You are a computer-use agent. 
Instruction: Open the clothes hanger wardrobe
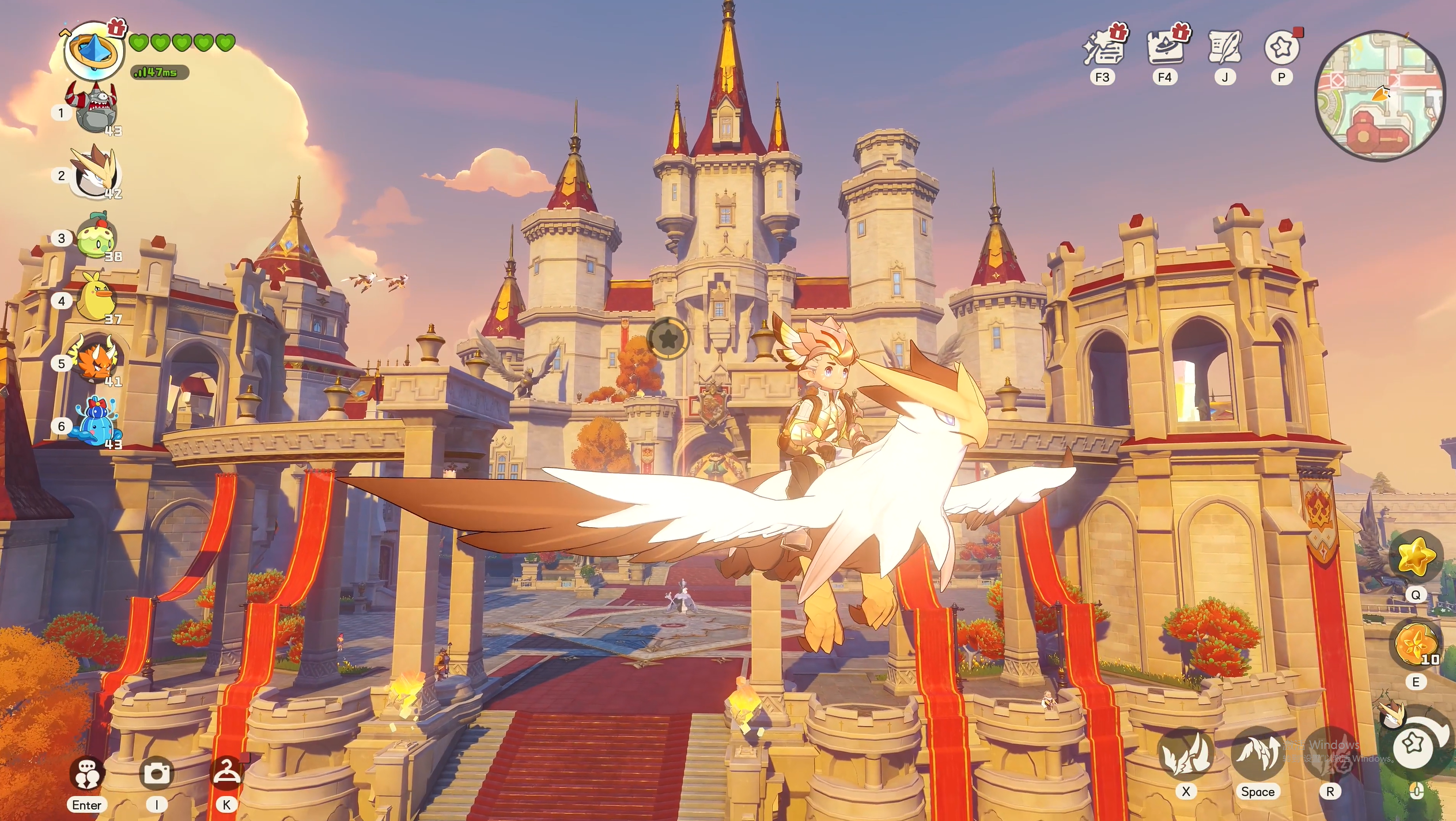click(x=226, y=773)
